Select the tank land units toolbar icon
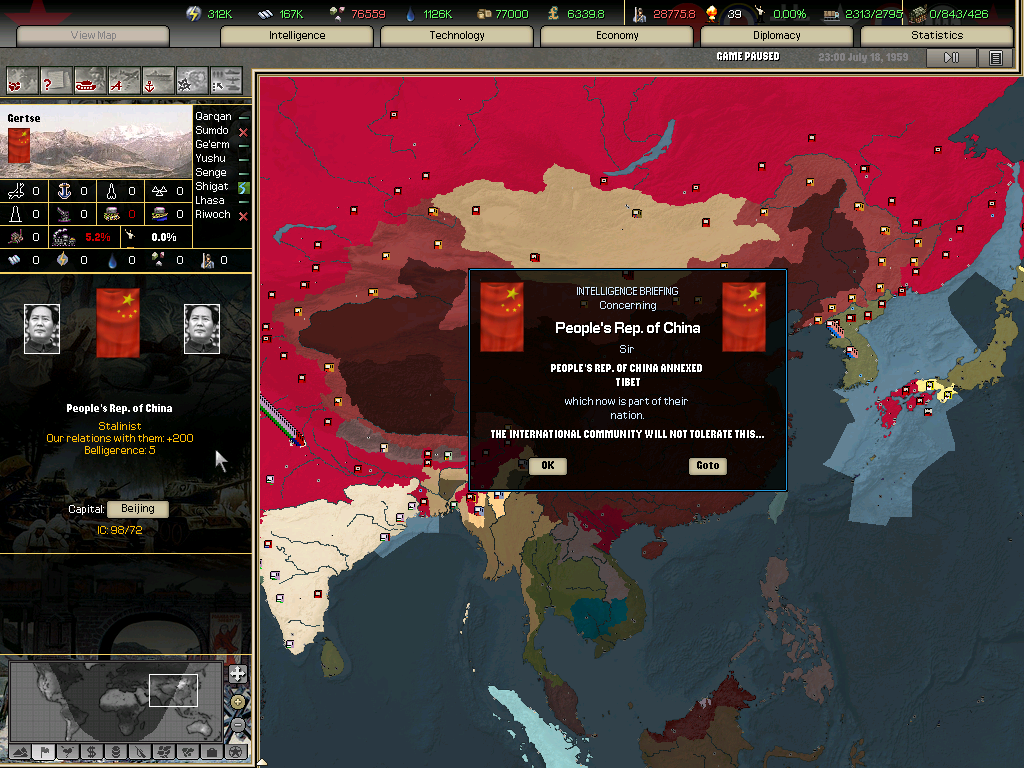 pos(90,79)
